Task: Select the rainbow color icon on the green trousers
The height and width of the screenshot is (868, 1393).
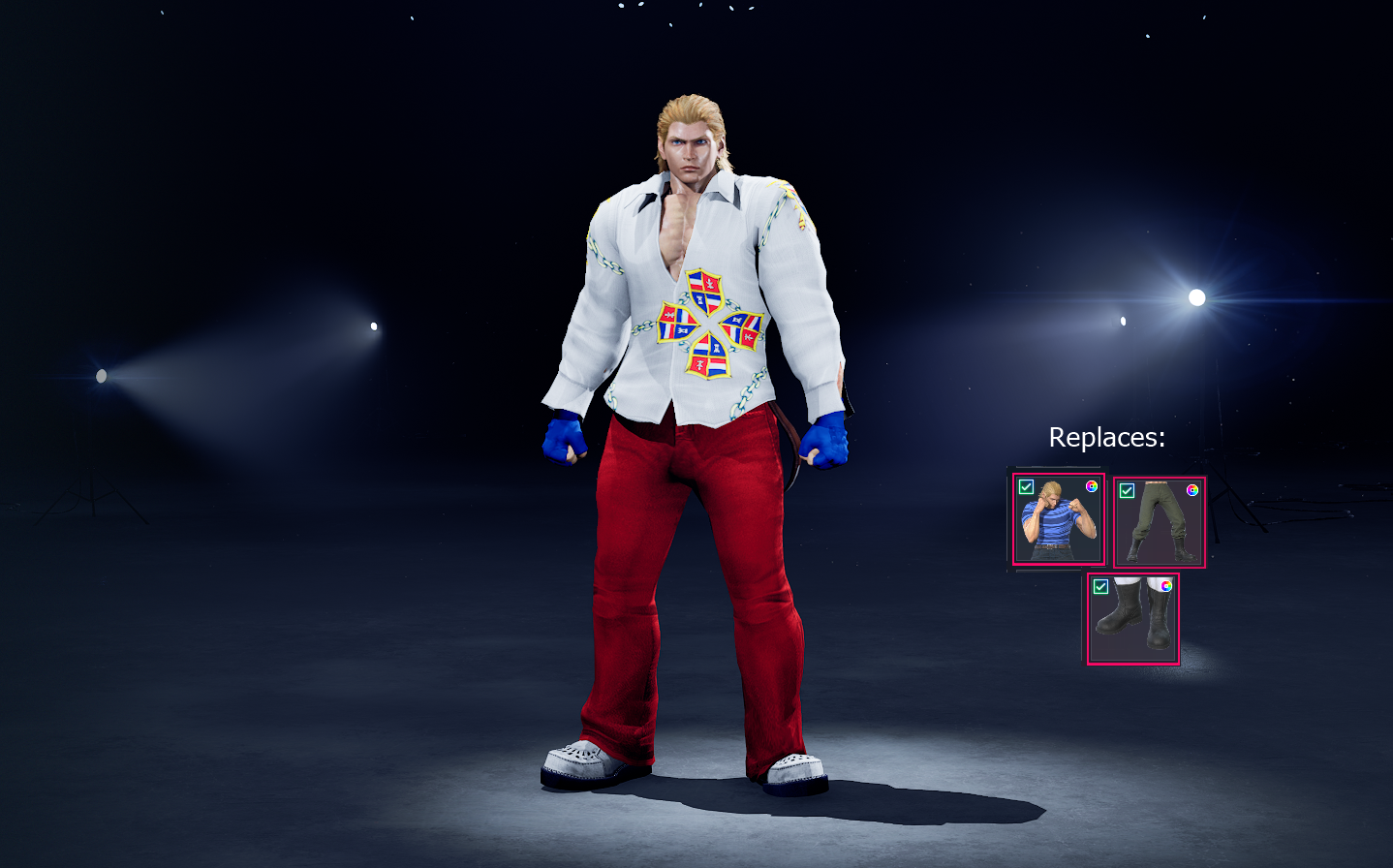Action: coord(1192,489)
